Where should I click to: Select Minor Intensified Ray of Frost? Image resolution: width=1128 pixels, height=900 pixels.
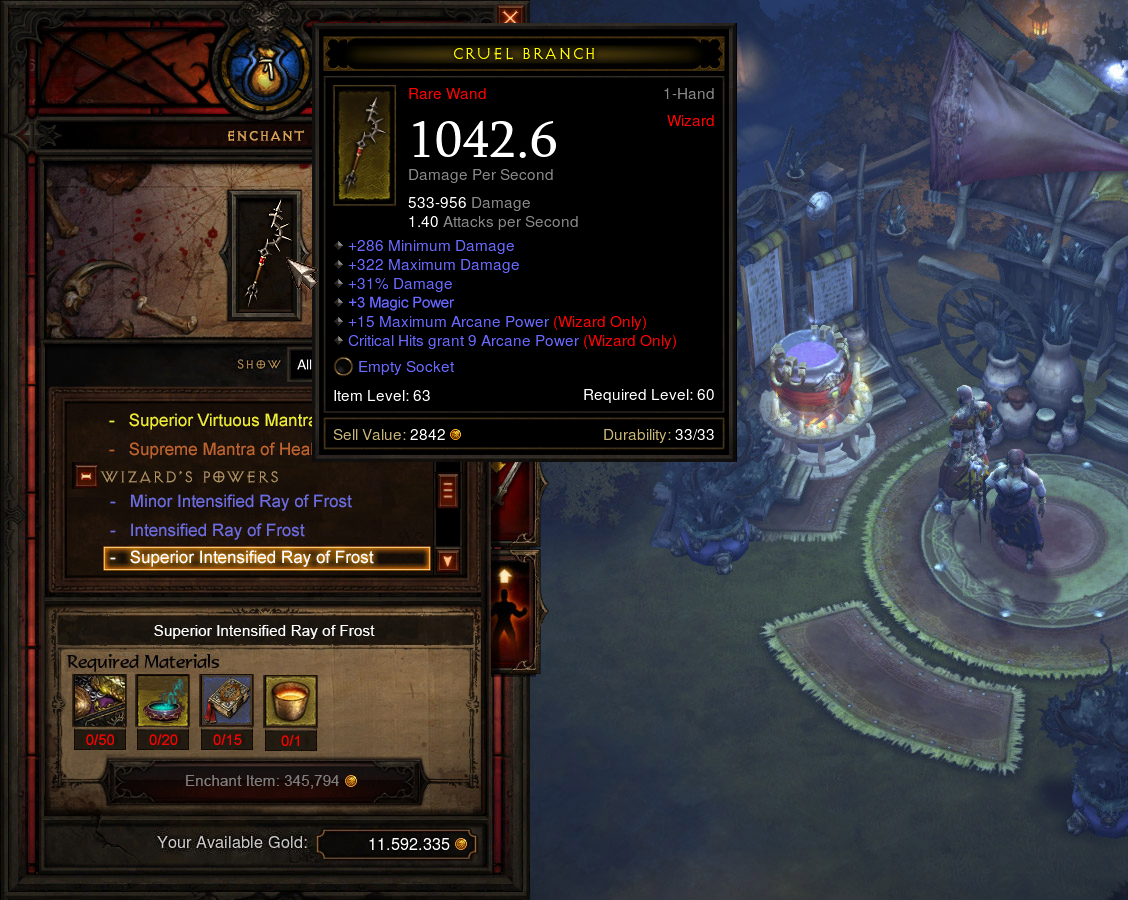240,502
